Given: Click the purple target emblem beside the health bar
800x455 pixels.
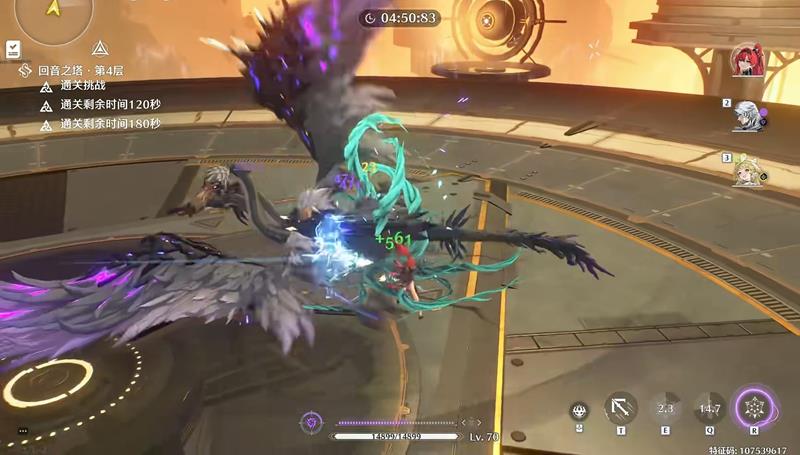Looking at the screenshot, I should point(310,423).
